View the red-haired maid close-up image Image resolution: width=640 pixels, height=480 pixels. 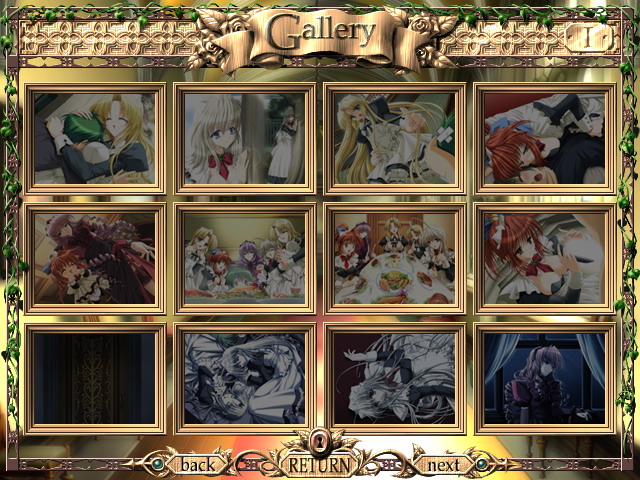[x=545, y=258]
